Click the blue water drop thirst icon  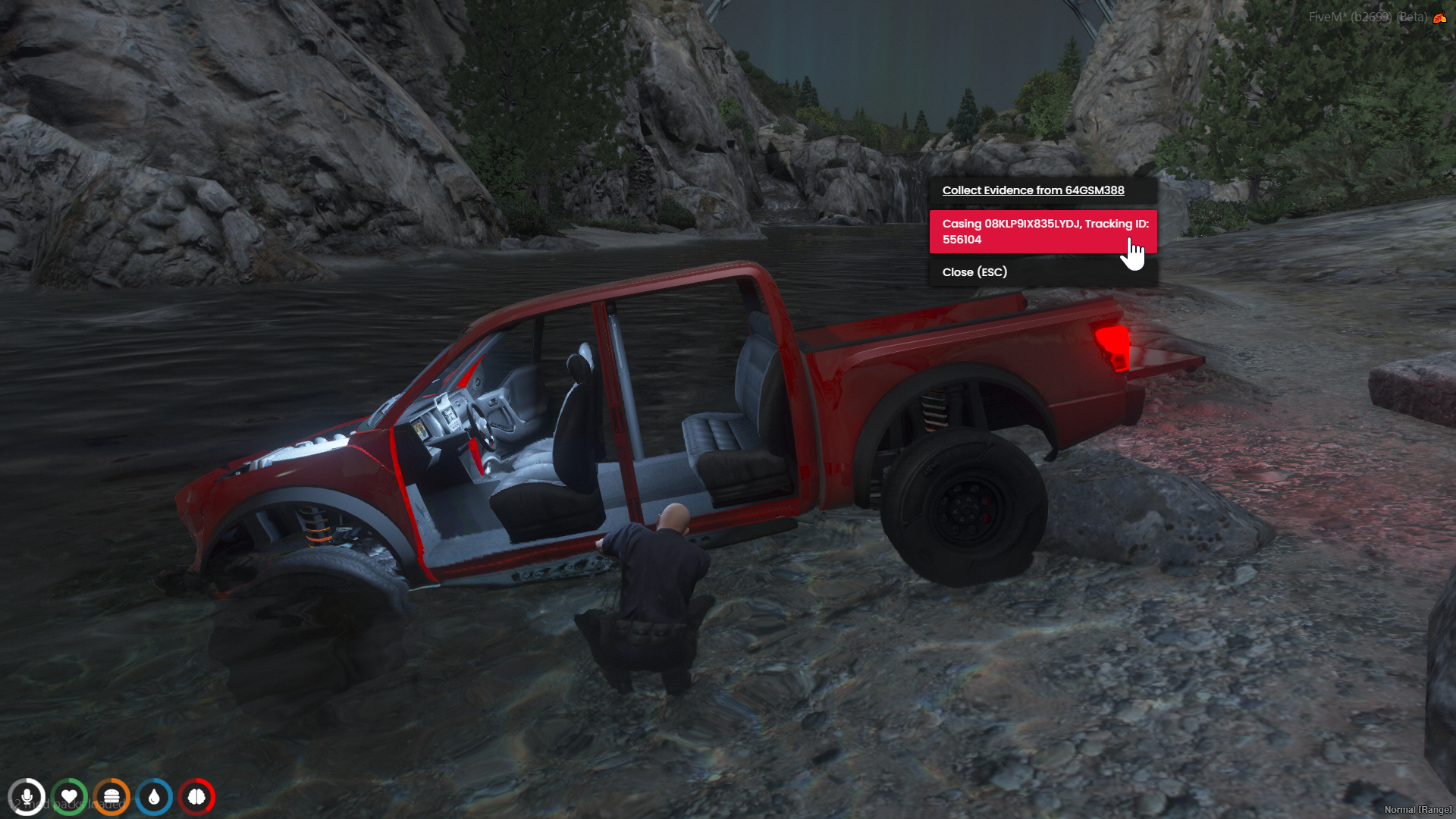tap(154, 797)
